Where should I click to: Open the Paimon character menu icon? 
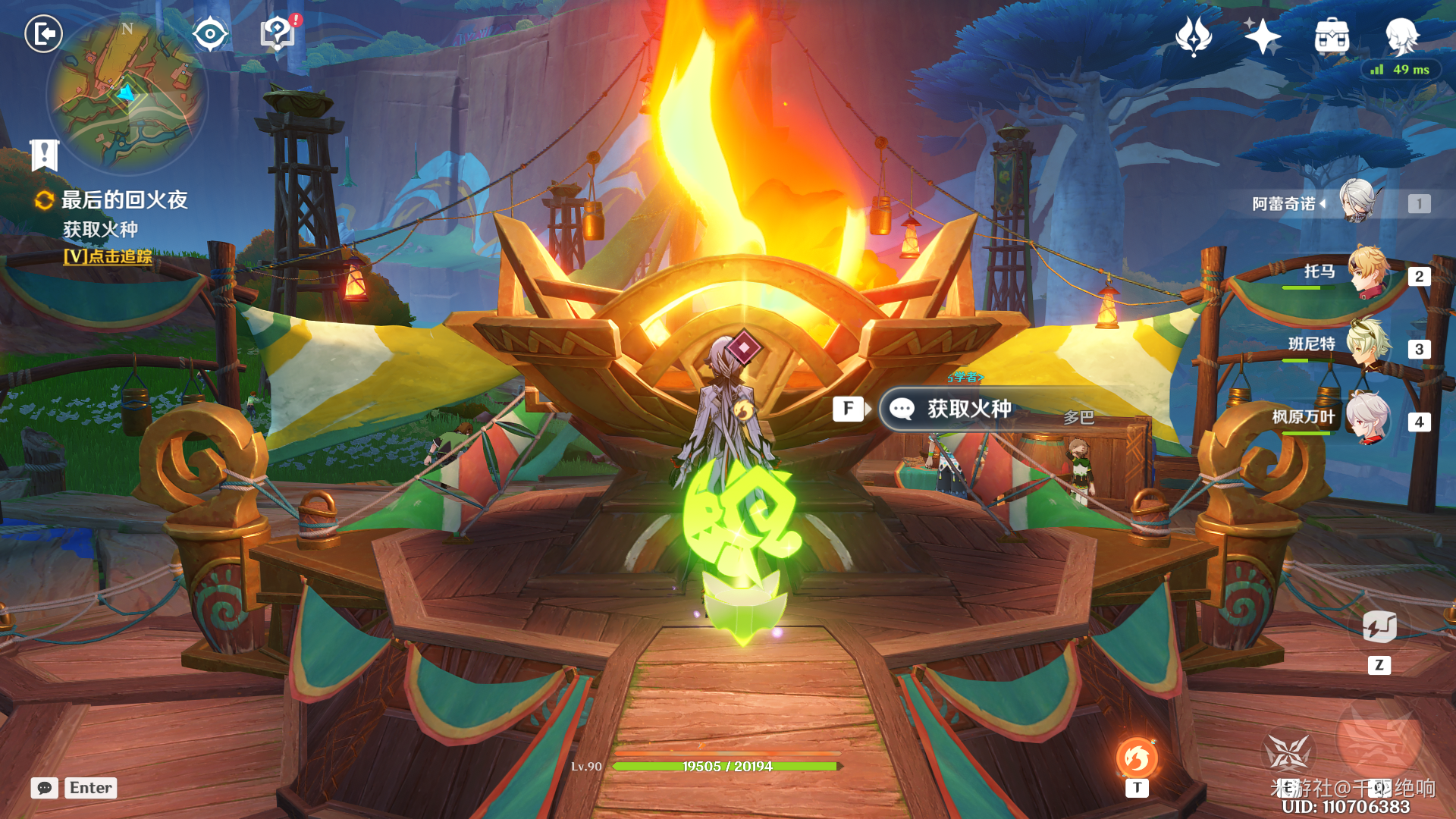point(1401,36)
